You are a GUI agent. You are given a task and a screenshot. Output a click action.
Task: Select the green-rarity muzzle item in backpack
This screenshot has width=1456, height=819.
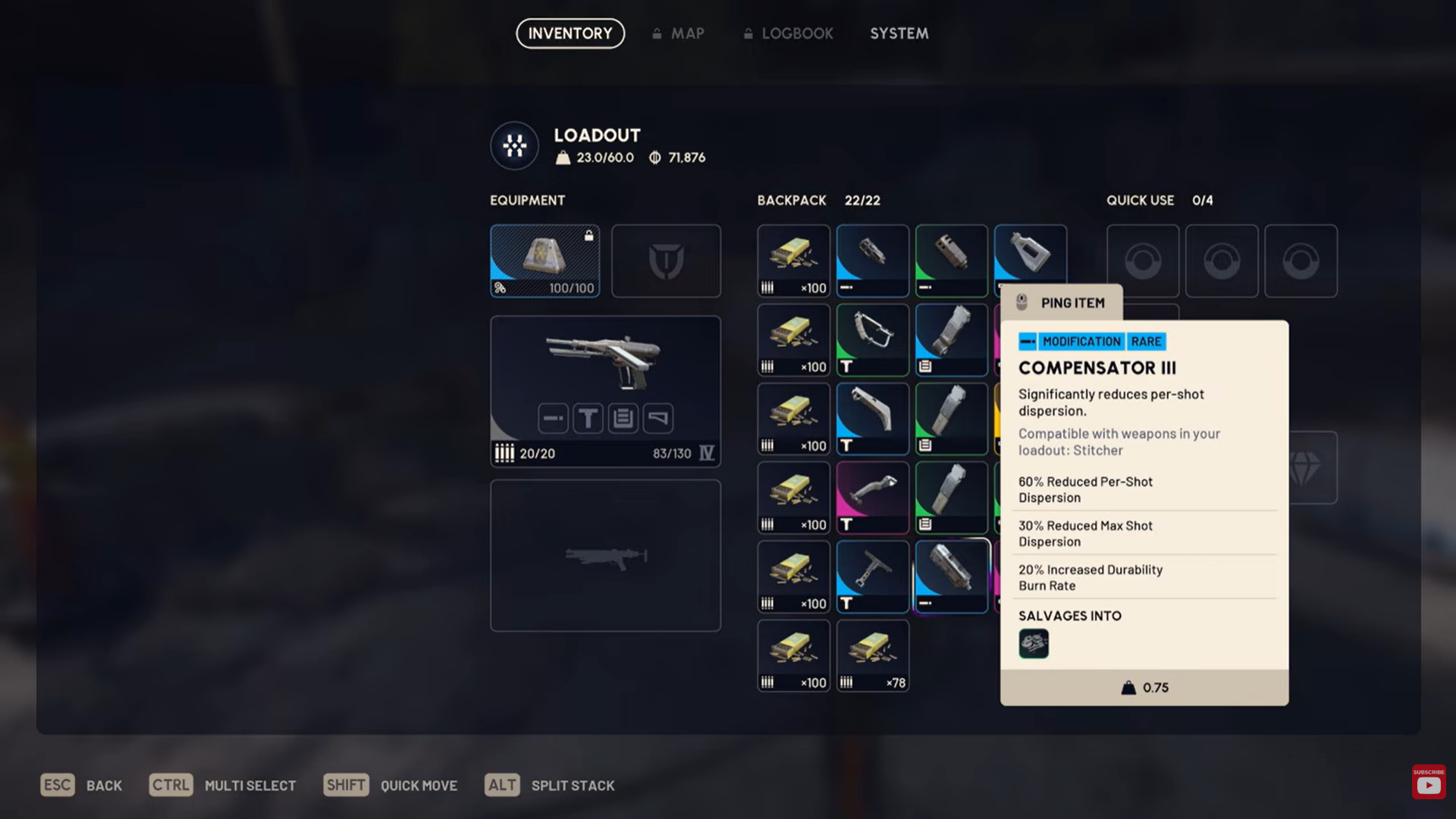pos(951,260)
